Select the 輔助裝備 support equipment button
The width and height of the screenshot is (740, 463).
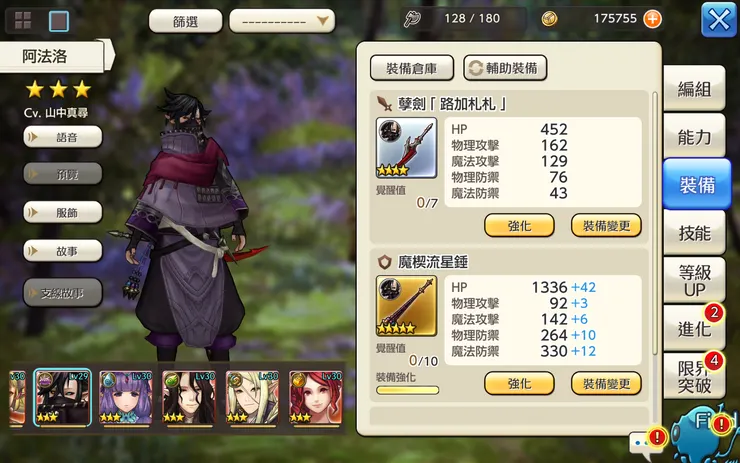(505, 68)
